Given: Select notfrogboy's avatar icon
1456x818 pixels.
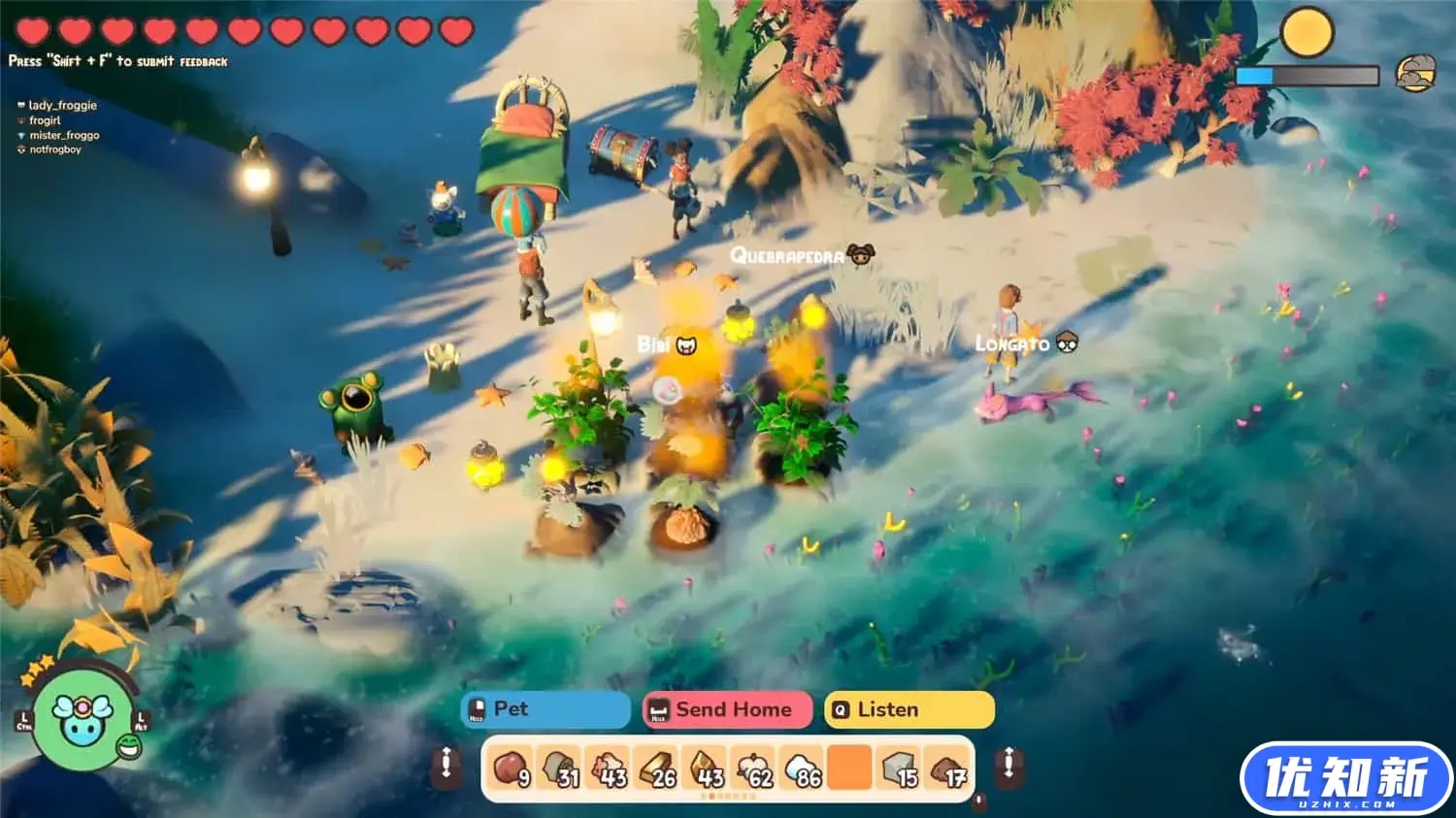Looking at the screenshot, I should tap(22, 149).
